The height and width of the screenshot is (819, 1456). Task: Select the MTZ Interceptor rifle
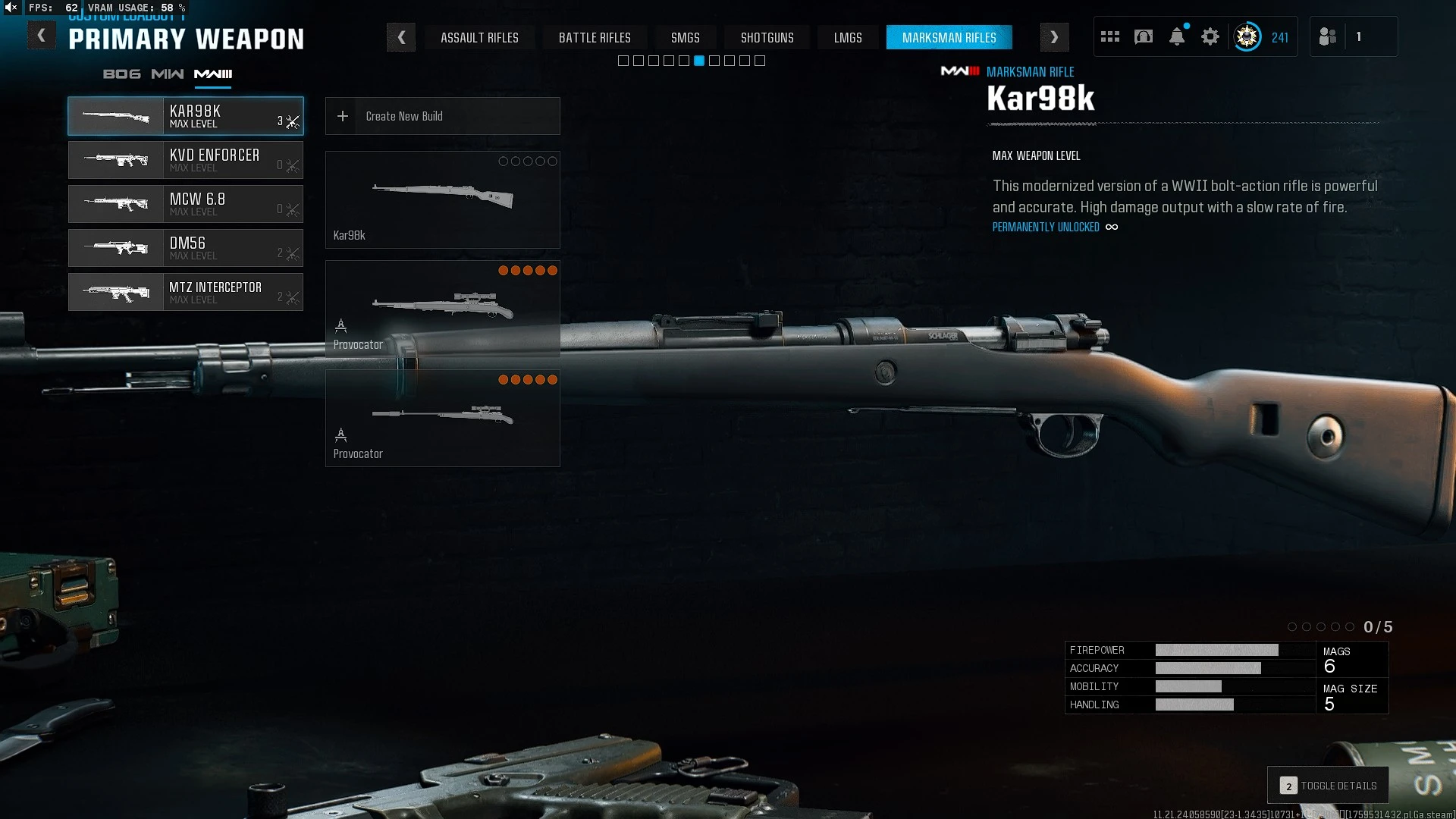186,292
